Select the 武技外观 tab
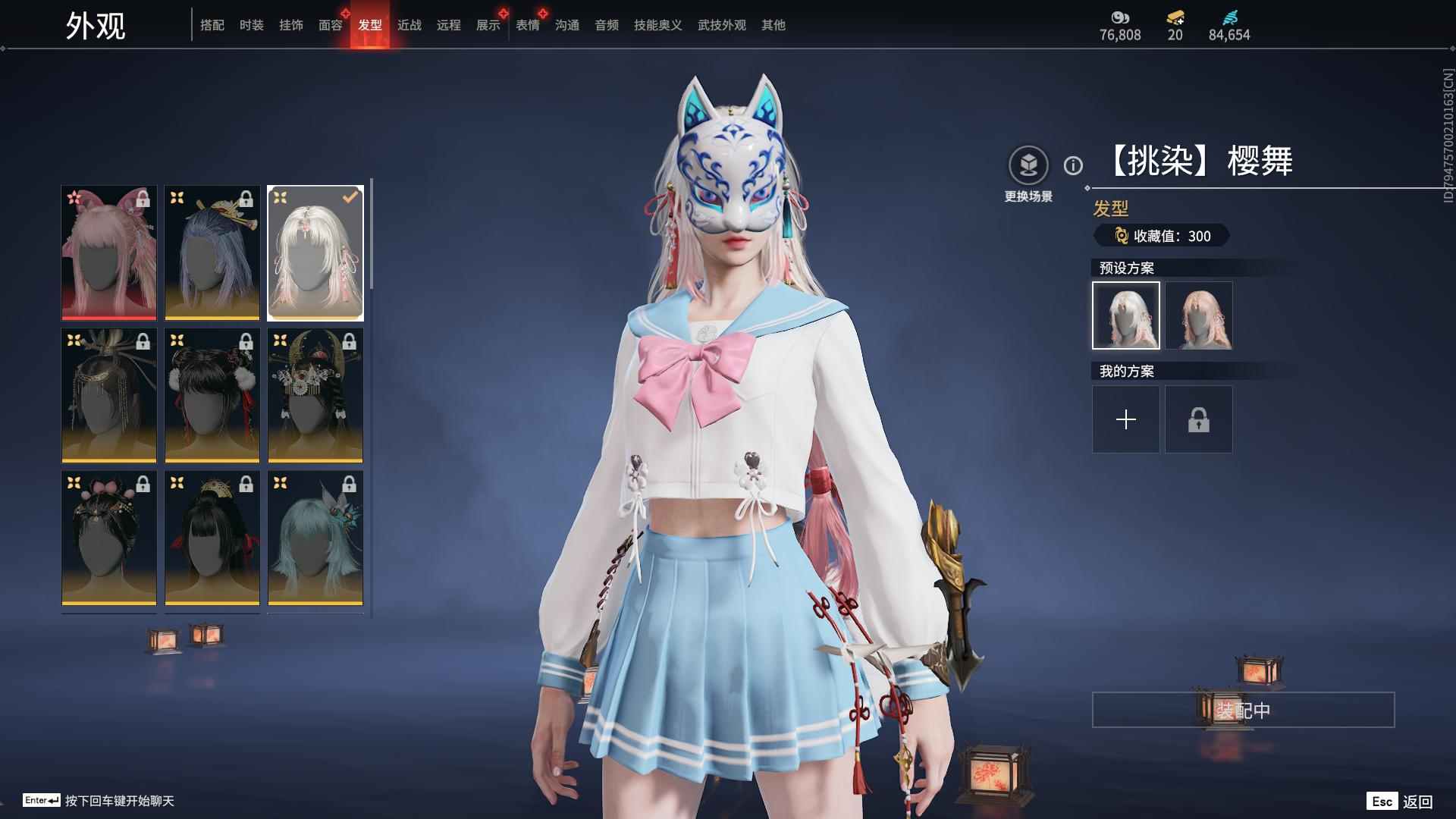This screenshot has height=819, width=1456. click(x=721, y=25)
